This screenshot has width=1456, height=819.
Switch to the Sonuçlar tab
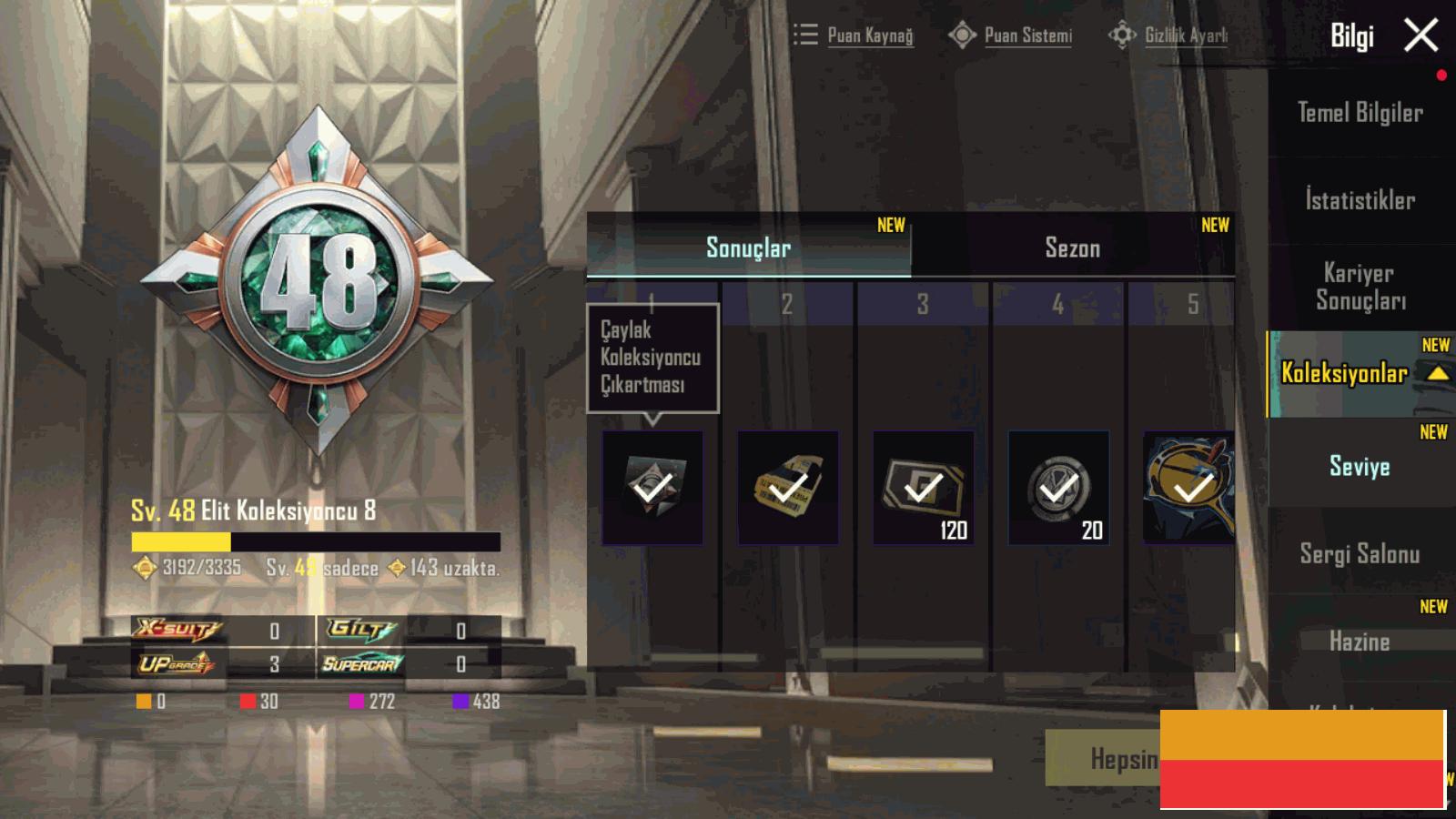coord(748,248)
